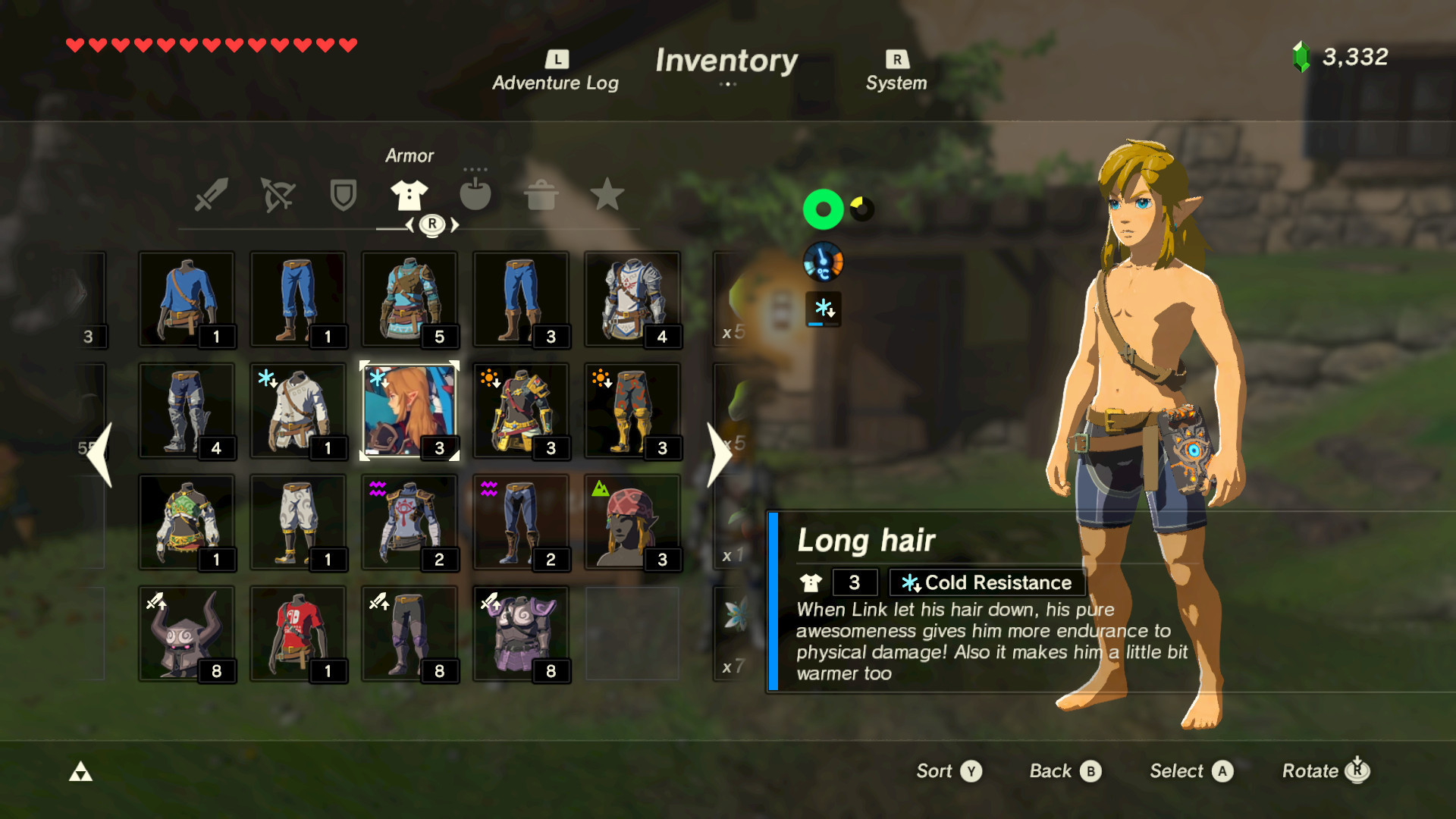Open the Armor category shirt icon
Screen dimensions: 1456x819
[x=409, y=195]
